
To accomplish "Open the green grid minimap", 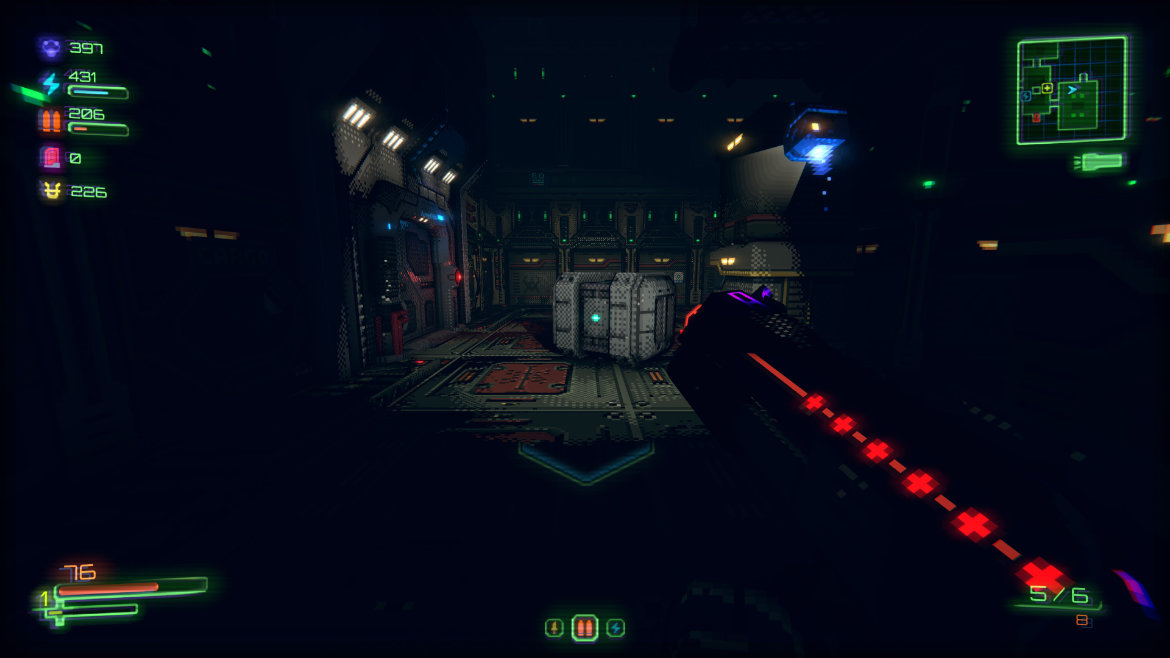I will [1071, 90].
